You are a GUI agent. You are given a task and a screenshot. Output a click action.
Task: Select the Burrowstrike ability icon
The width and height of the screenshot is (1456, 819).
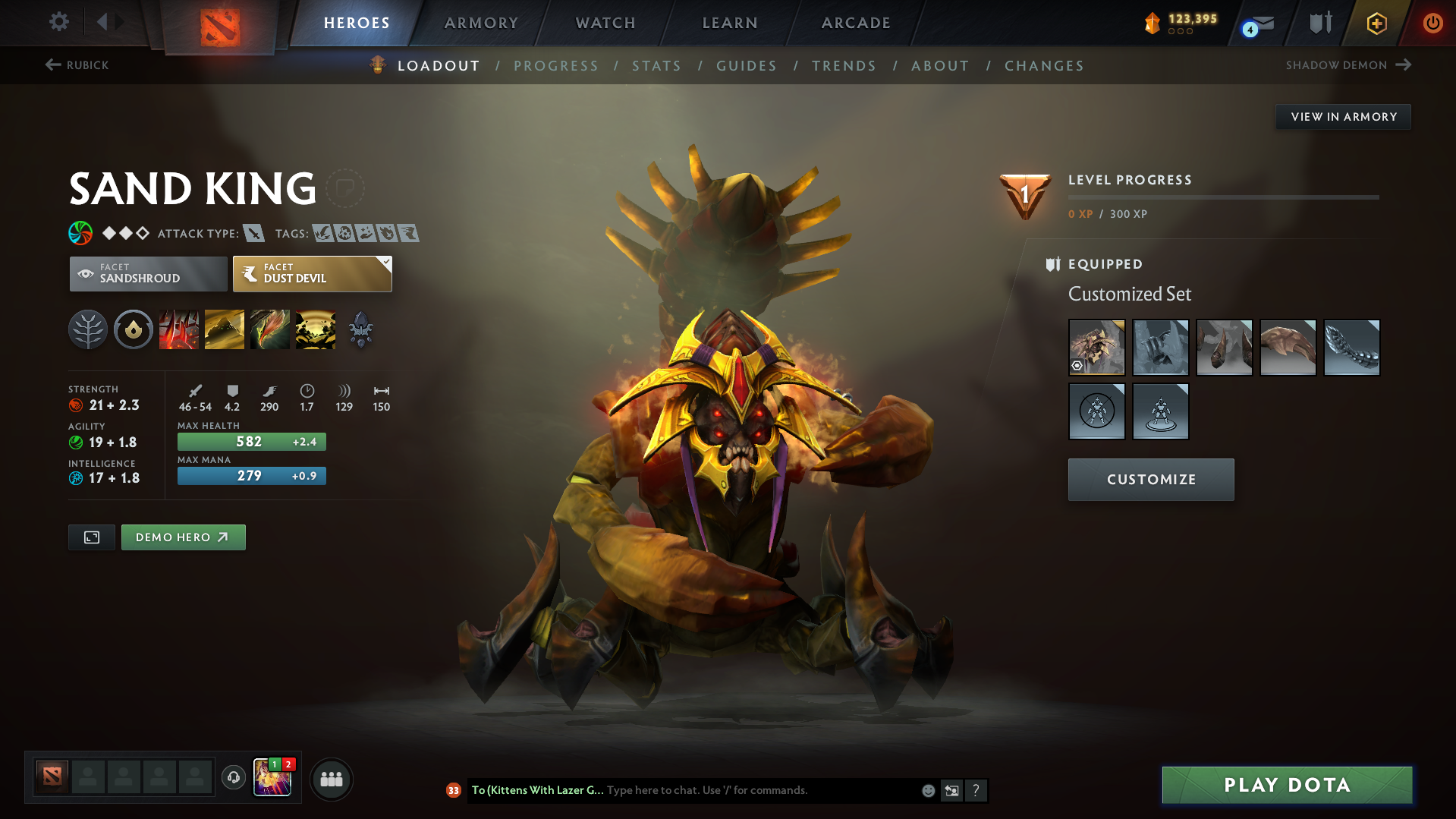[179, 329]
